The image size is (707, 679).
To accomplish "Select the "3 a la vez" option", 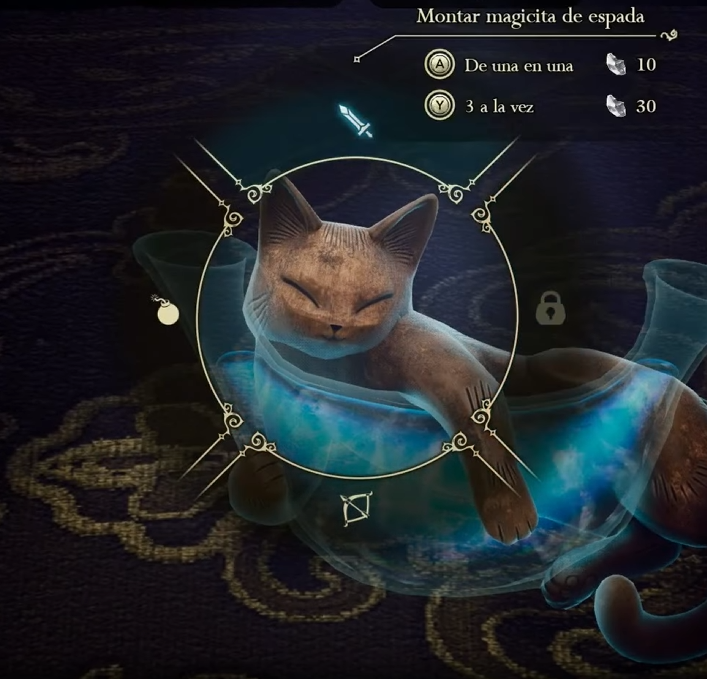I will 501,105.
